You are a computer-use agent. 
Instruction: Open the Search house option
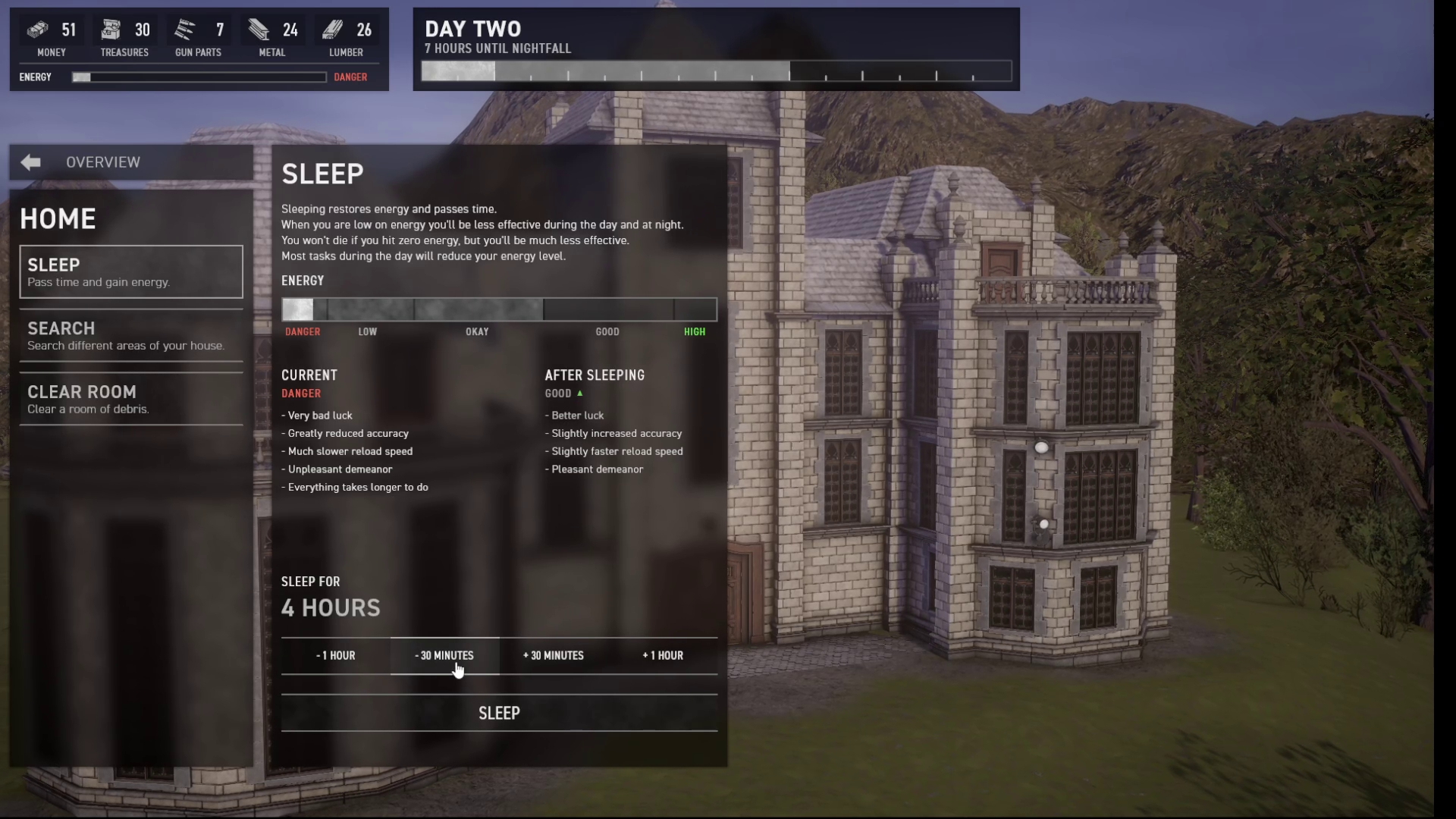[130, 336]
